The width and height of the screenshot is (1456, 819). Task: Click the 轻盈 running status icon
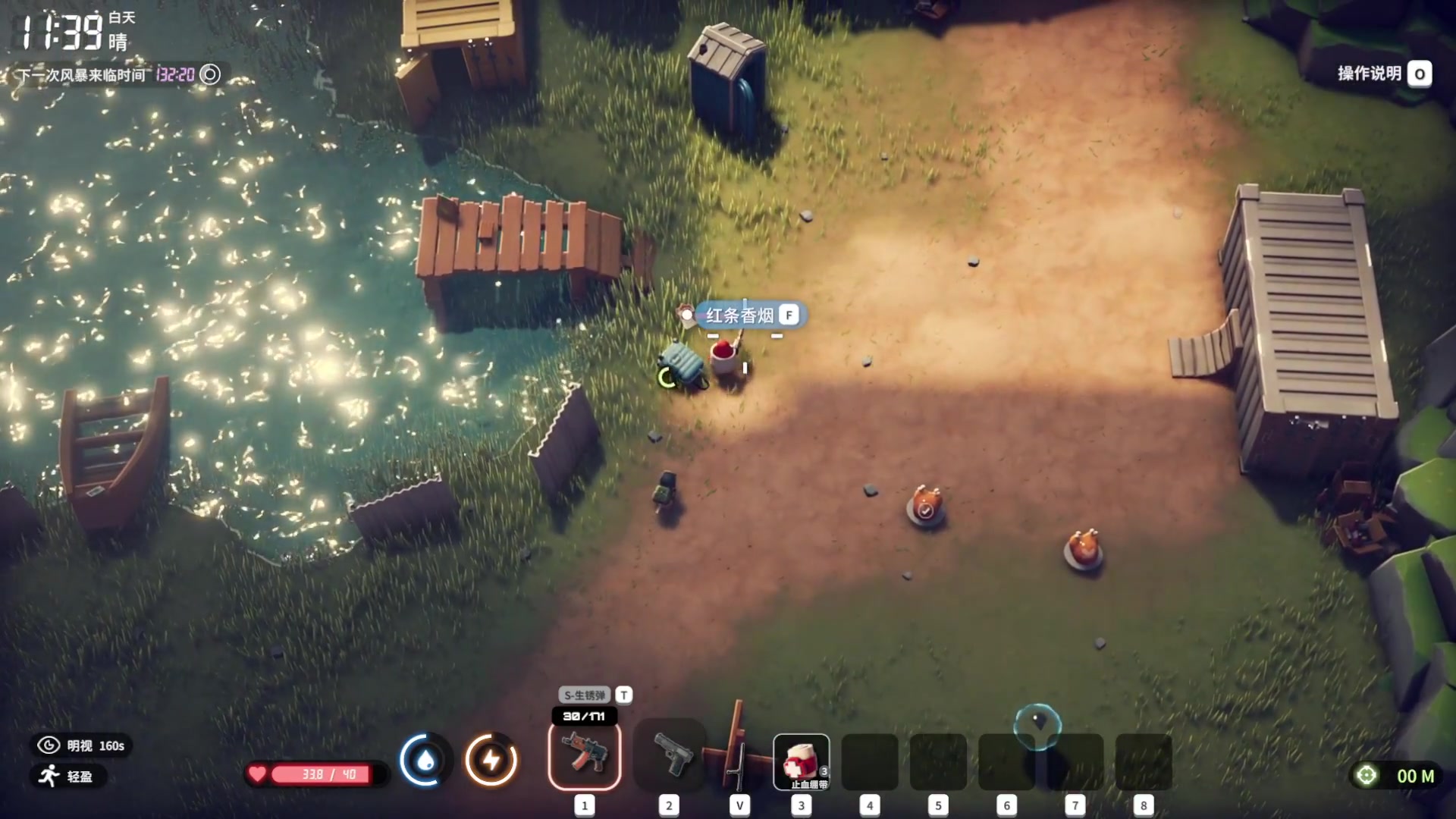[50, 776]
